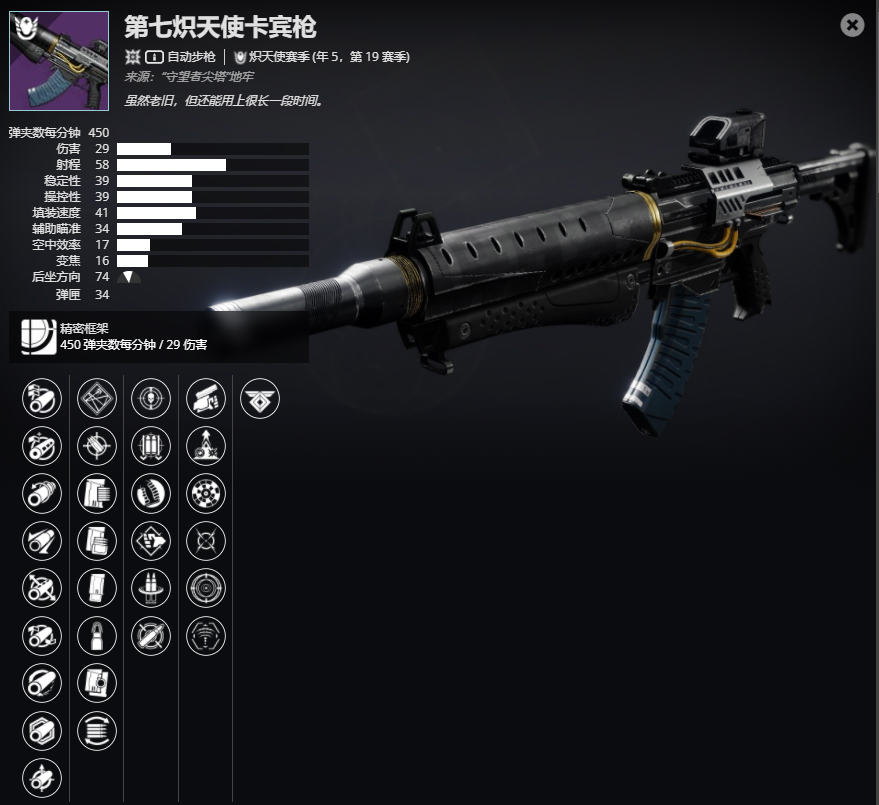Choose the single upright bullet magazine perk
The image size is (879, 805).
coord(97,636)
